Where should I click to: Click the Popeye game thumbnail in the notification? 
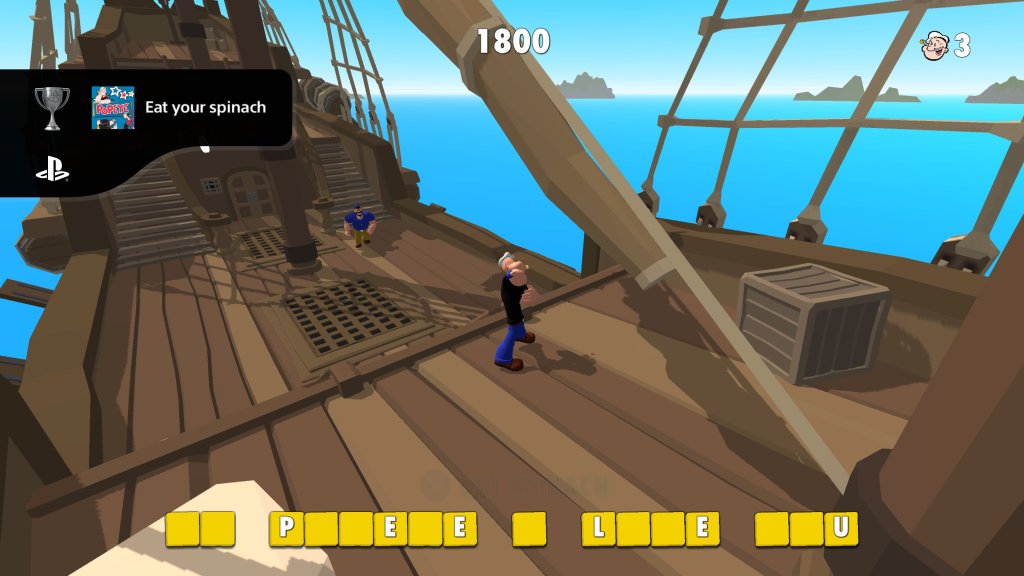click(112, 107)
